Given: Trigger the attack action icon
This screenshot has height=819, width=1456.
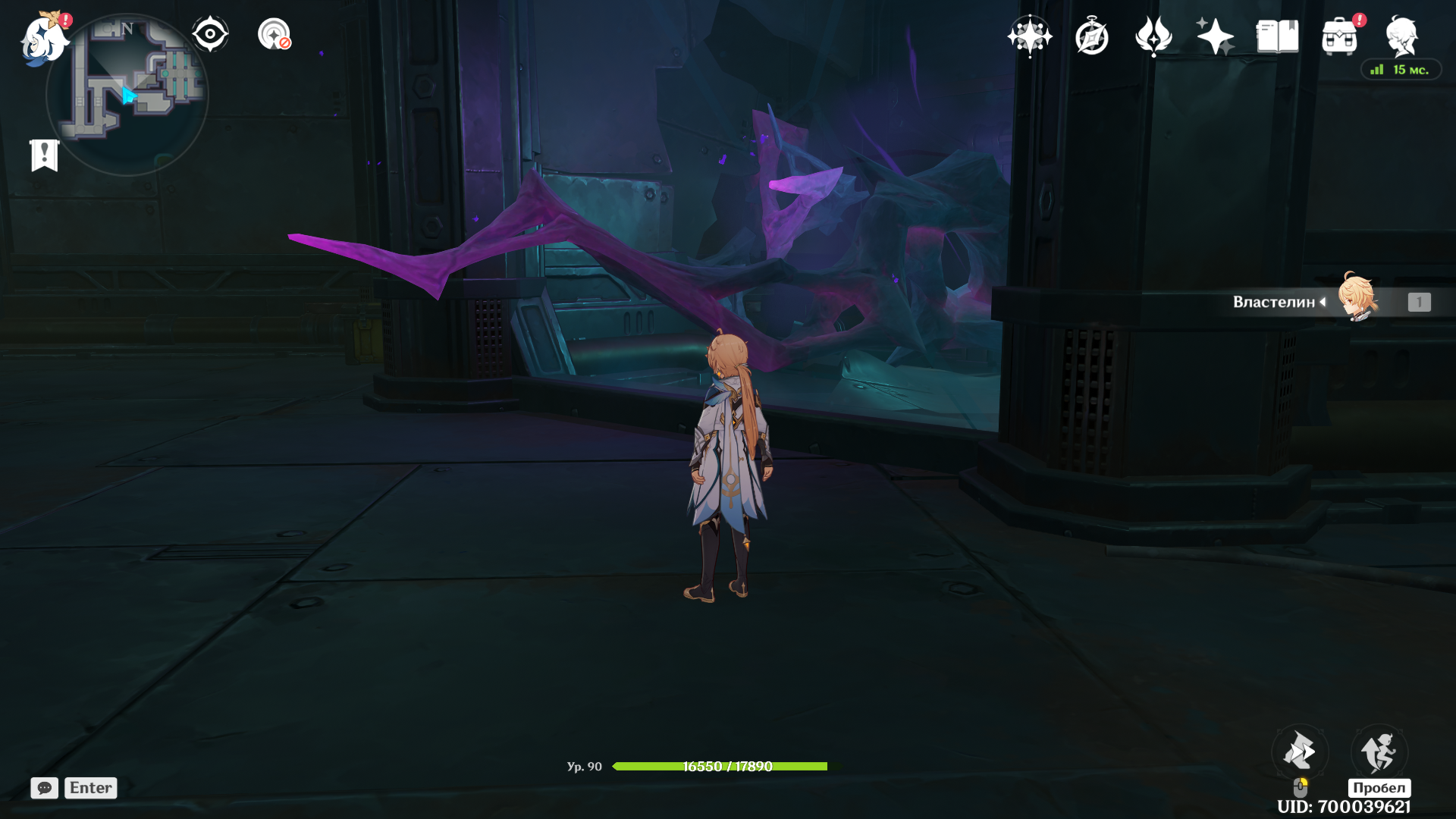Looking at the screenshot, I should click(x=1300, y=752).
